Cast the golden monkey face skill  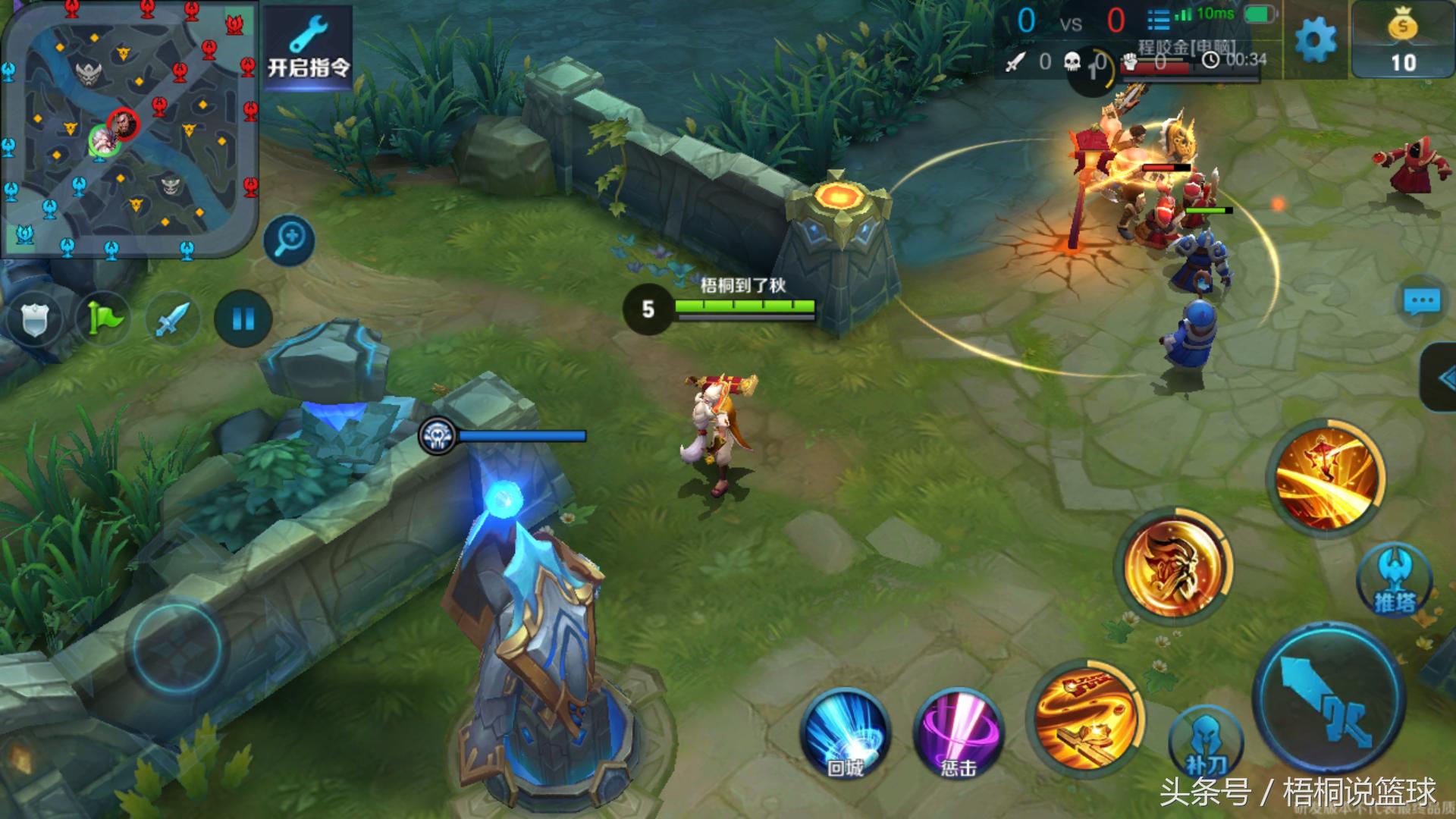click(x=1173, y=566)
